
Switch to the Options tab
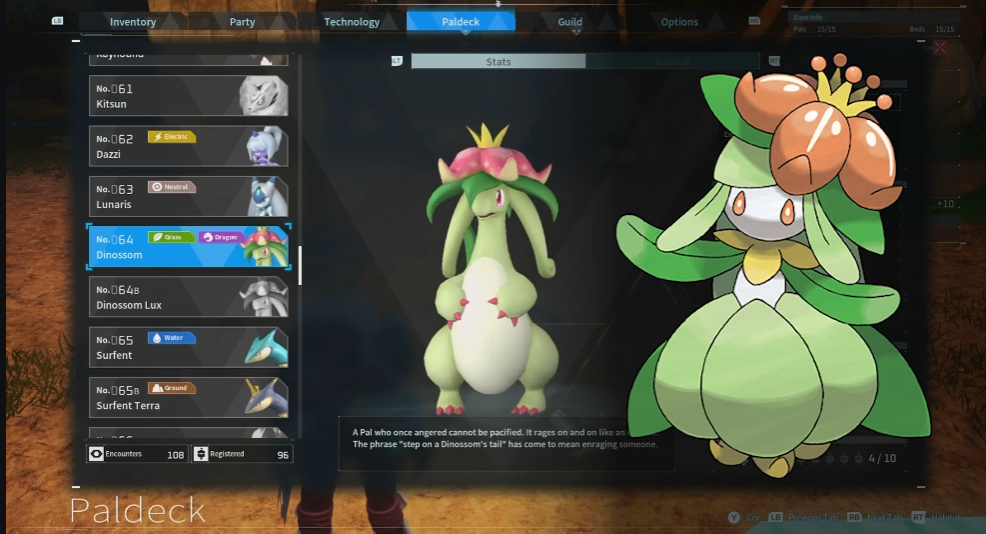679,22
